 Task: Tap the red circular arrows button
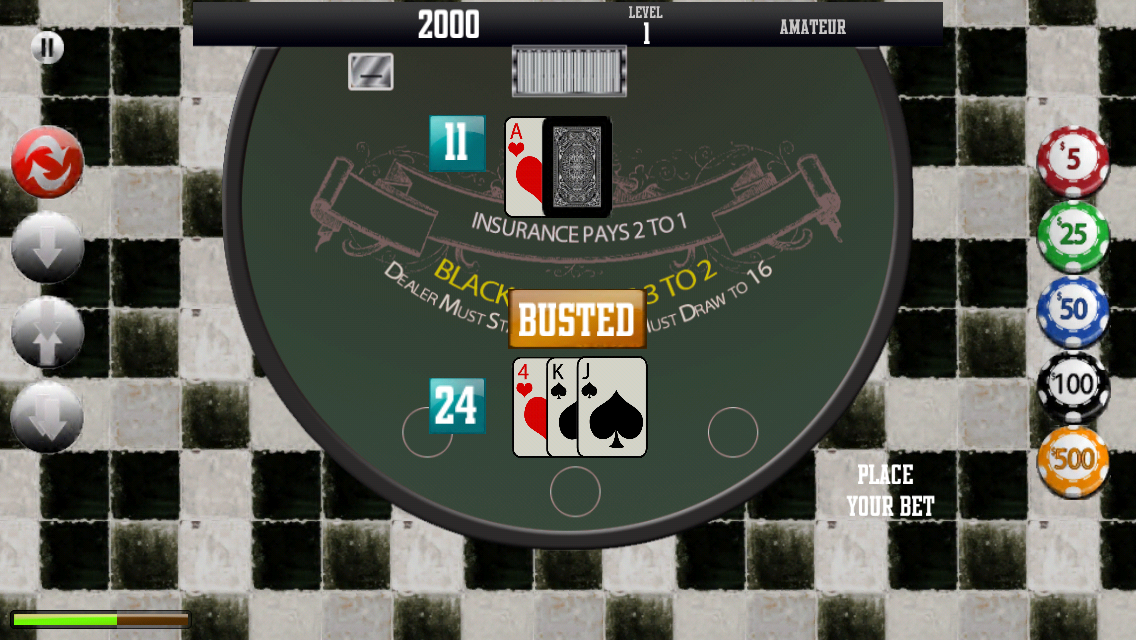pos(47,162)
